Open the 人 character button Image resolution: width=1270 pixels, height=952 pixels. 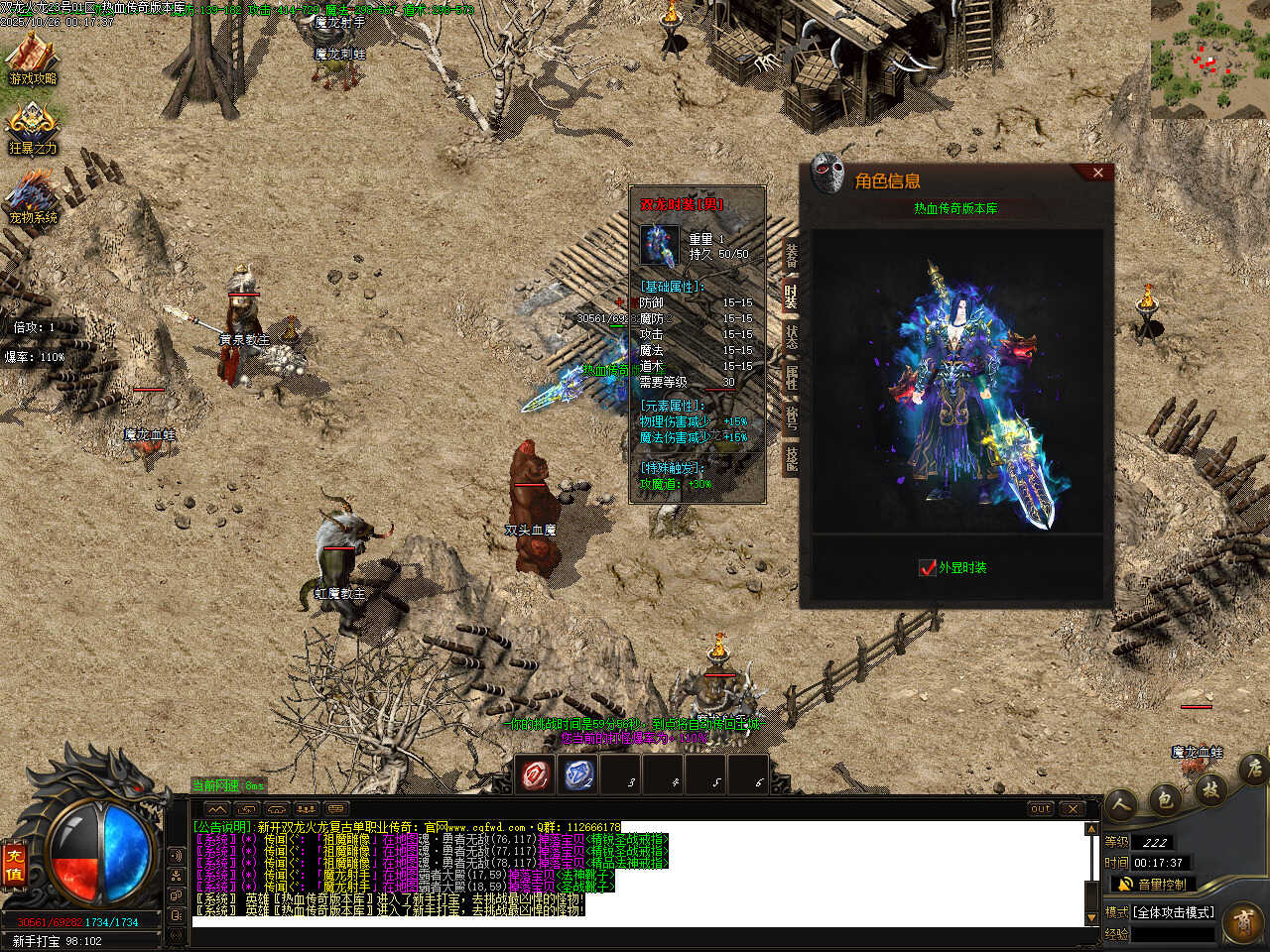click(x=1121, y=803)
